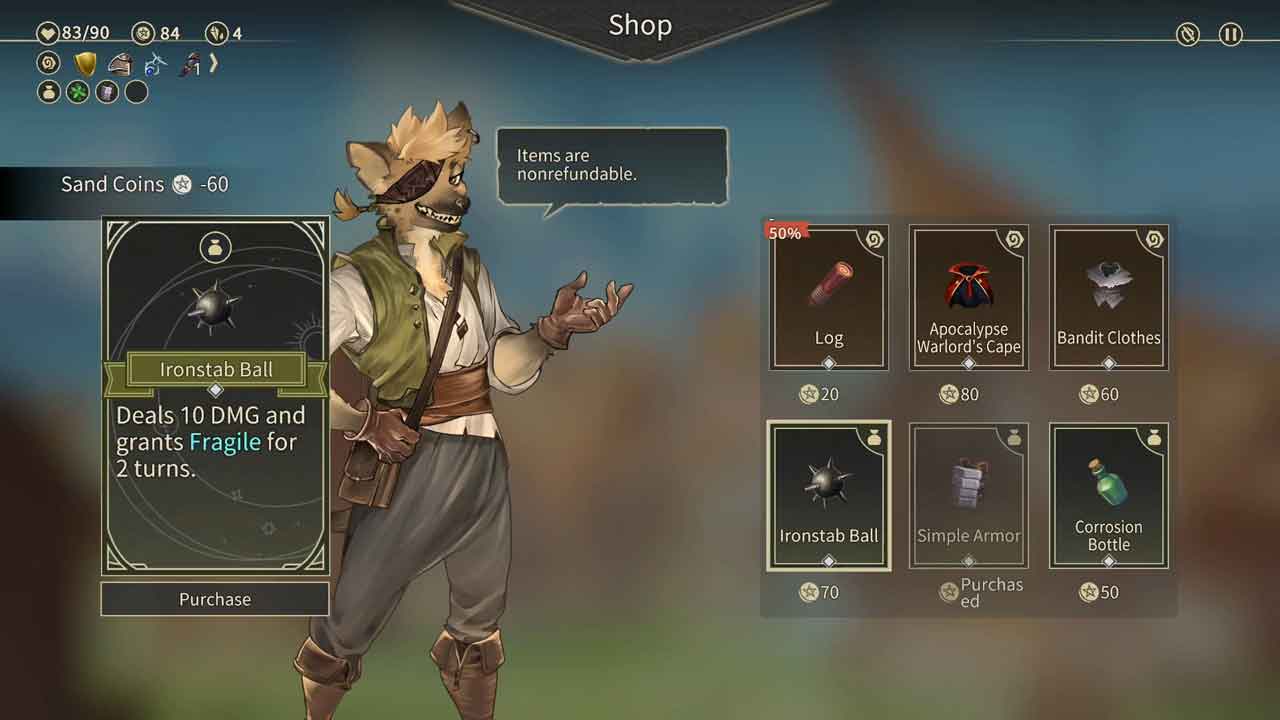The width and height of the screenshot is (1280, 720).
Task: Select the green clover item slot
Action: [78, 93]
